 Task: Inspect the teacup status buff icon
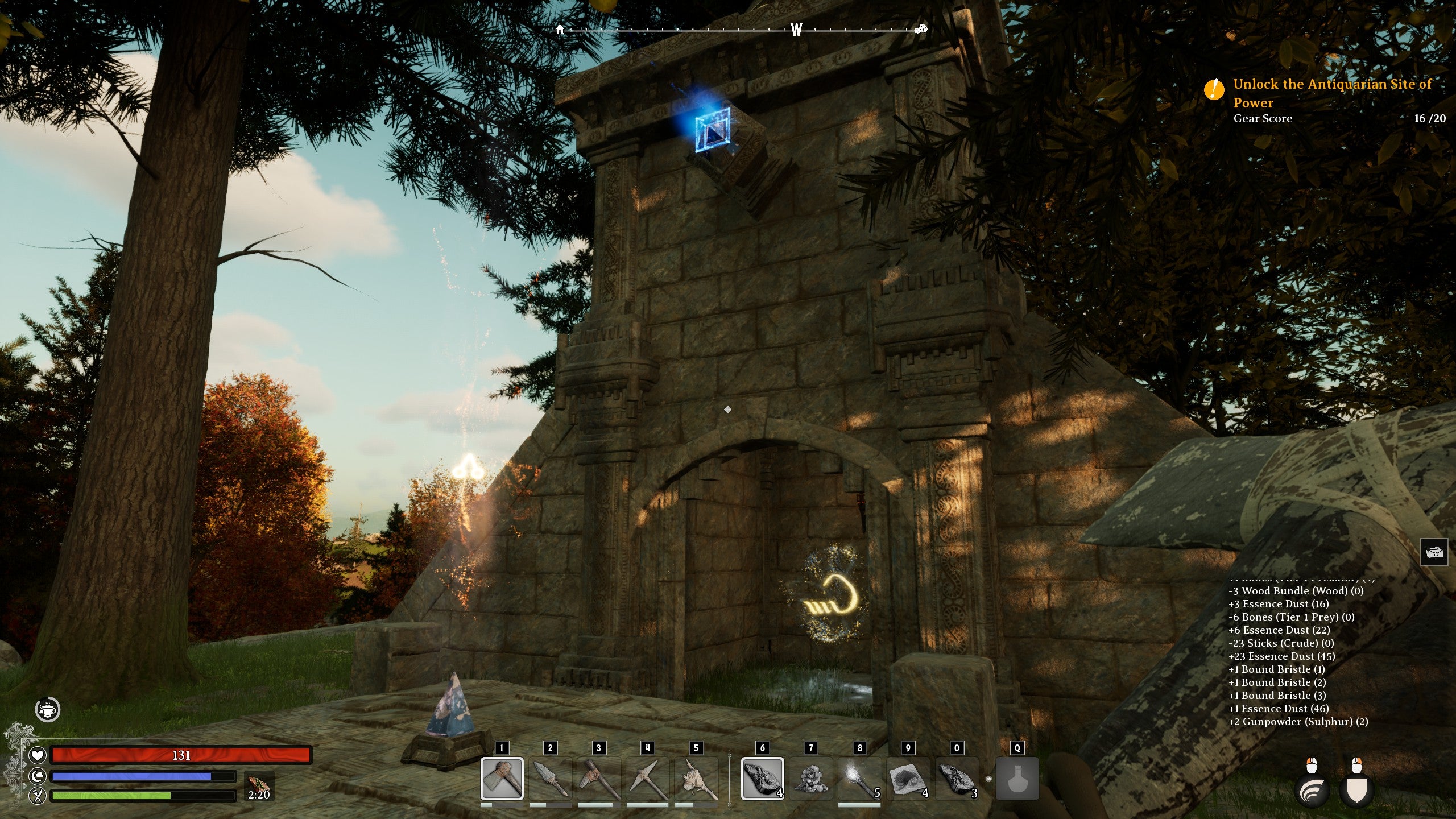pyautogui.click(x=48, y=709)
